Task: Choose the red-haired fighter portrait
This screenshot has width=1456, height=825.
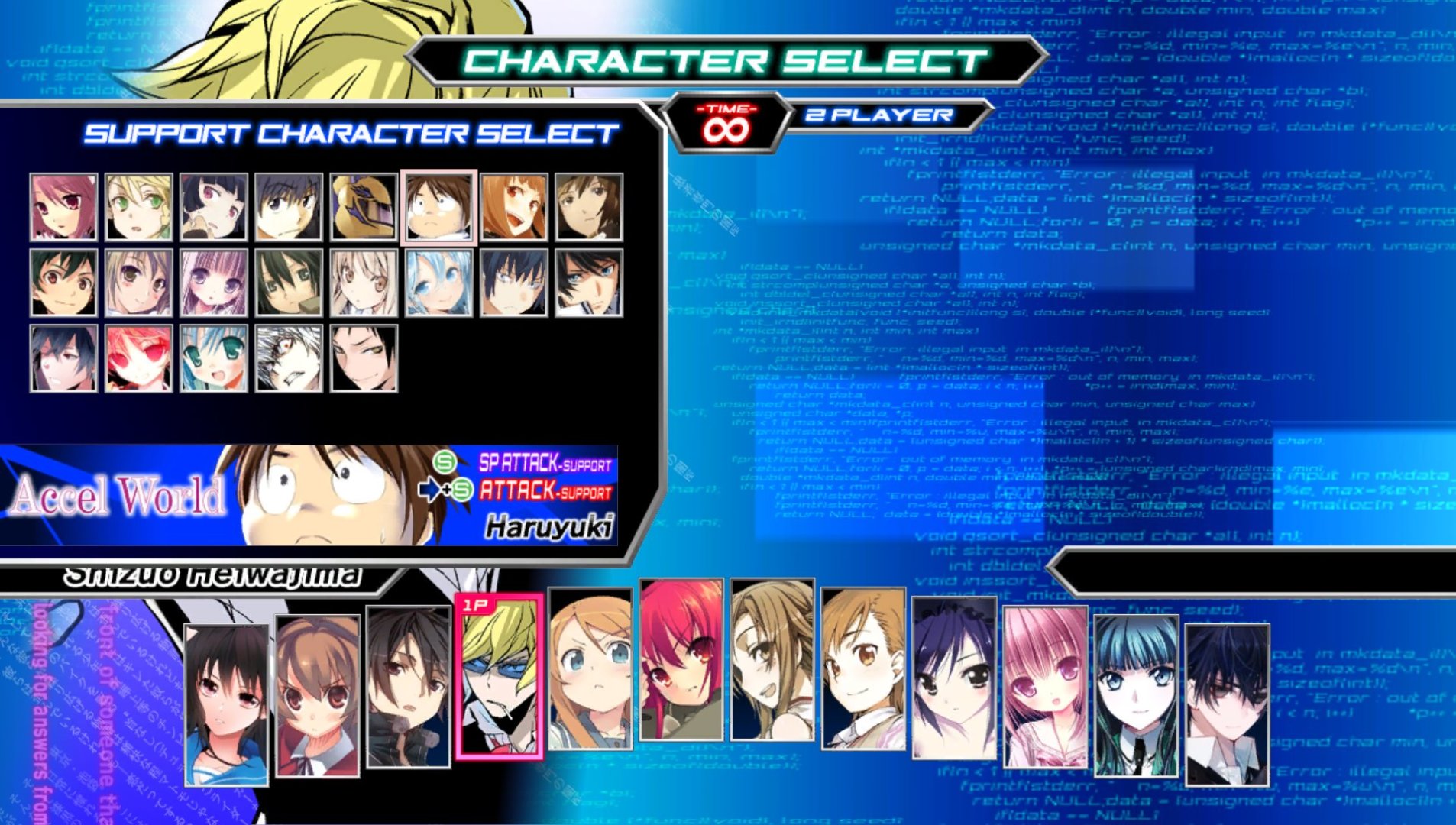Action: tap(681, 660)
